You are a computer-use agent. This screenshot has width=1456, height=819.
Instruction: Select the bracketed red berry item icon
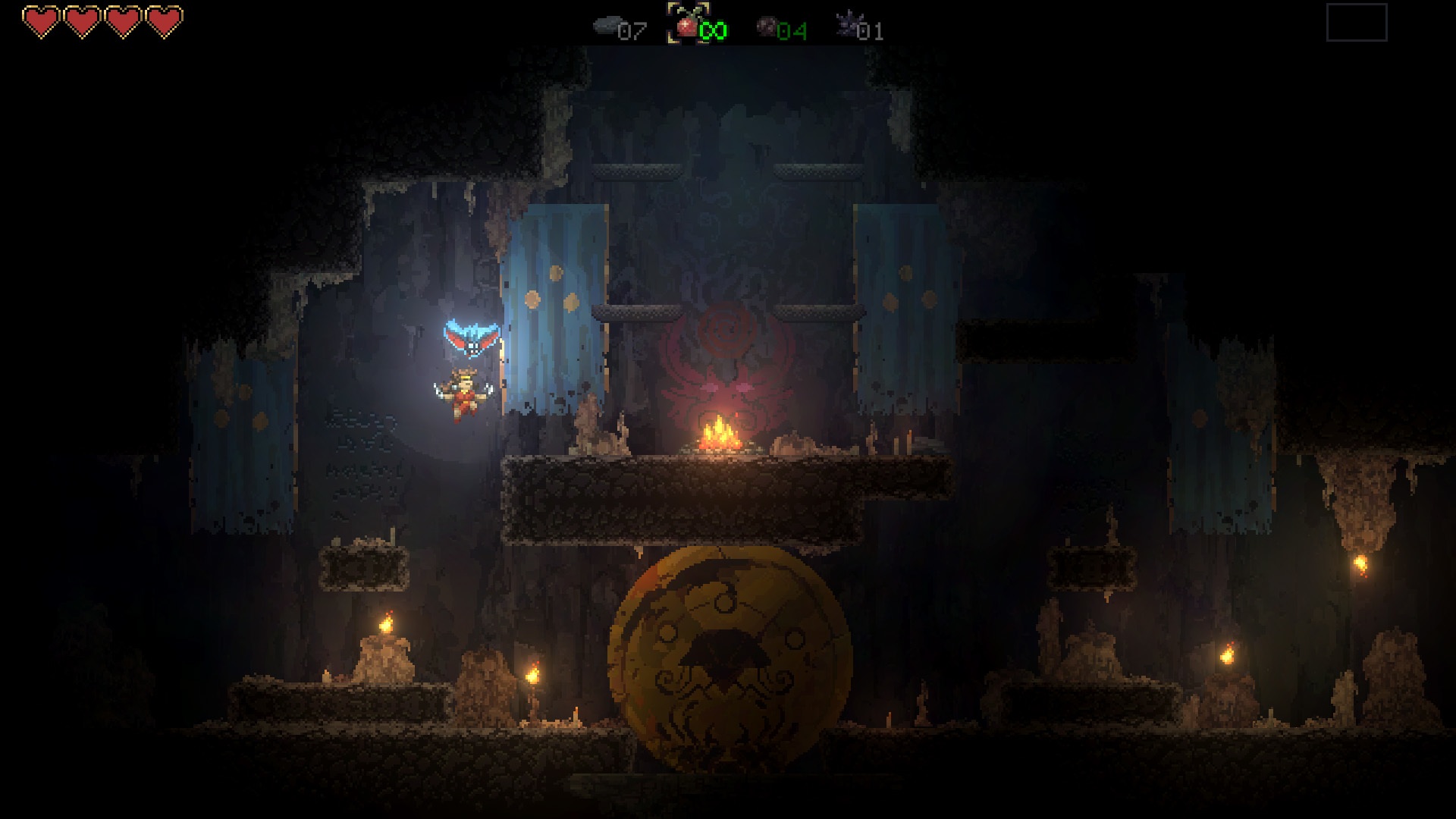tap(686, 27)
